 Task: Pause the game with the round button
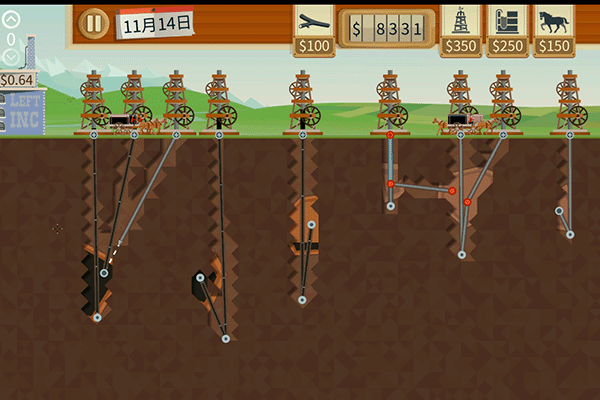[93, 23]
